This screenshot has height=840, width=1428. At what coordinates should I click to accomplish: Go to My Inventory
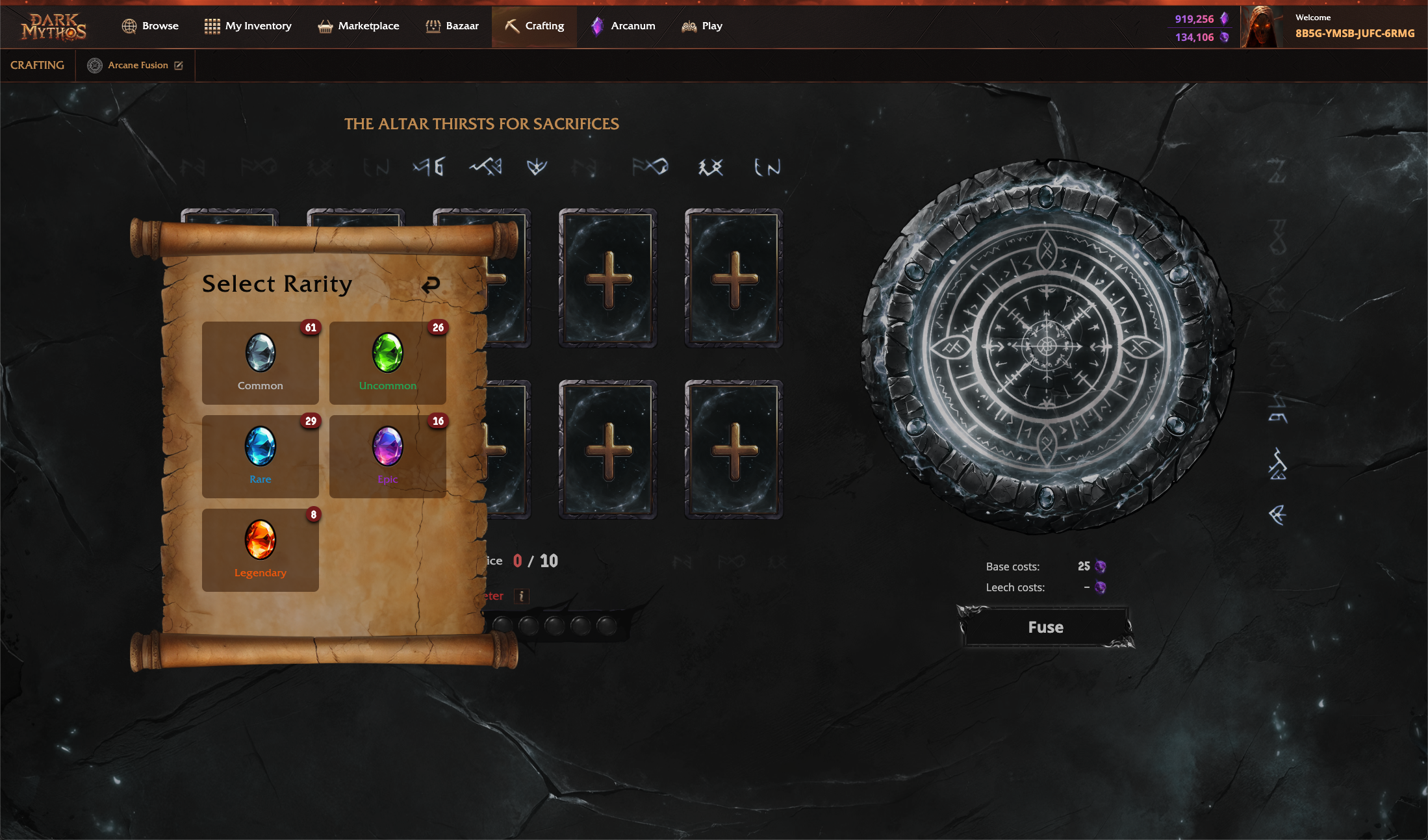pos(248,26)
